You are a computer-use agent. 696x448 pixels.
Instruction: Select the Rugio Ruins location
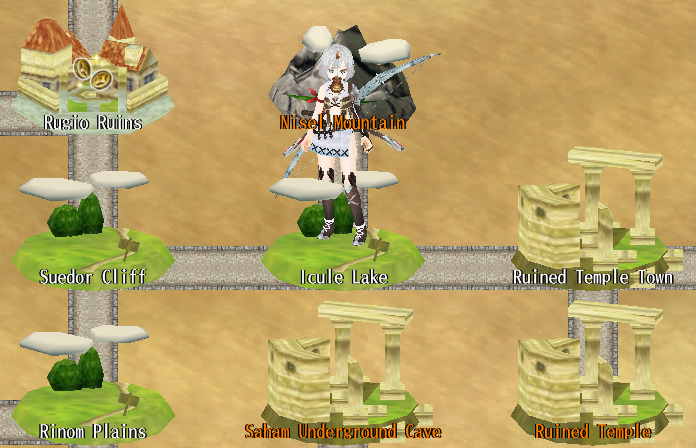pos(93,75)
